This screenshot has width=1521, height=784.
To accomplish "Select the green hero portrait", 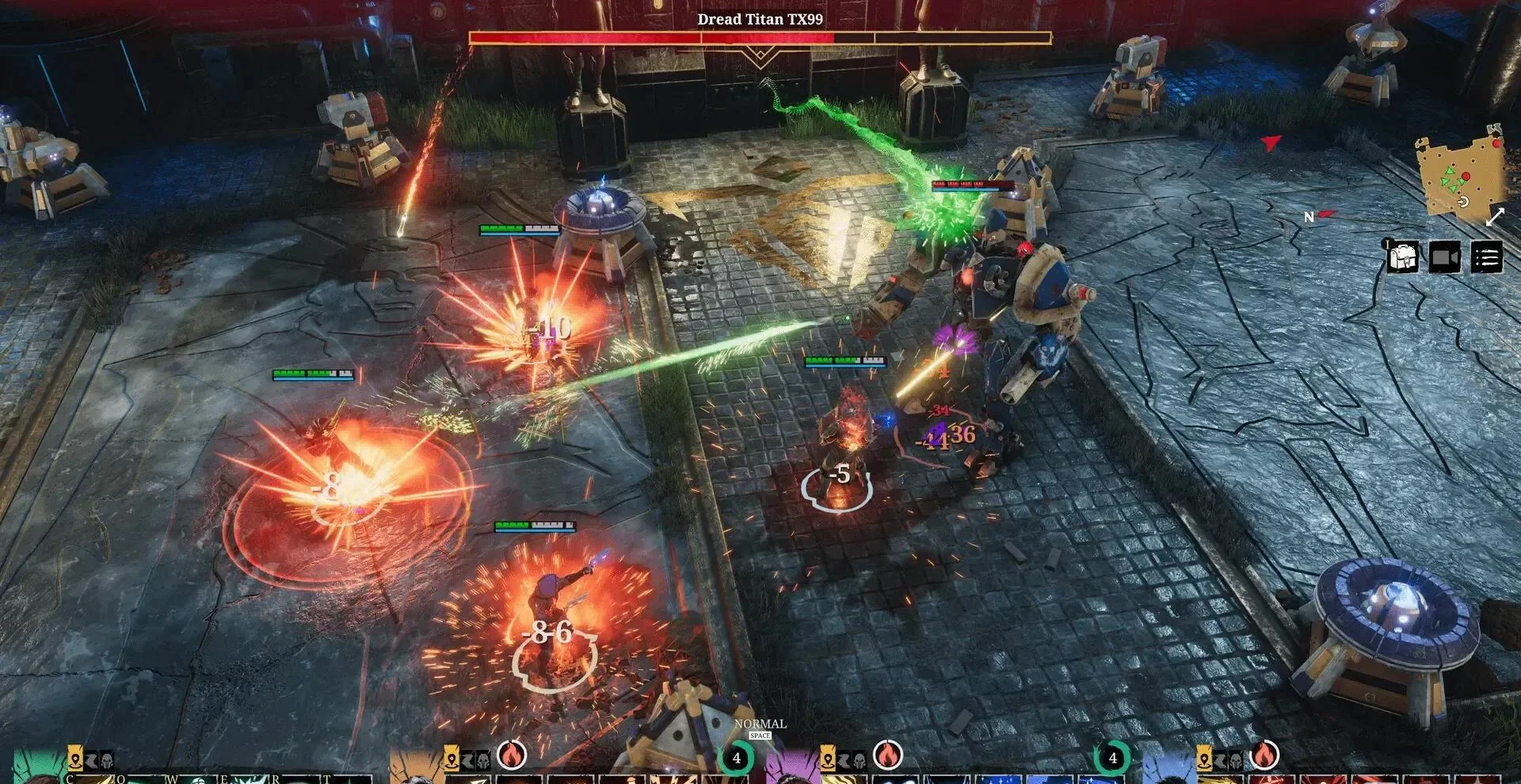I will tap(36, 770).
